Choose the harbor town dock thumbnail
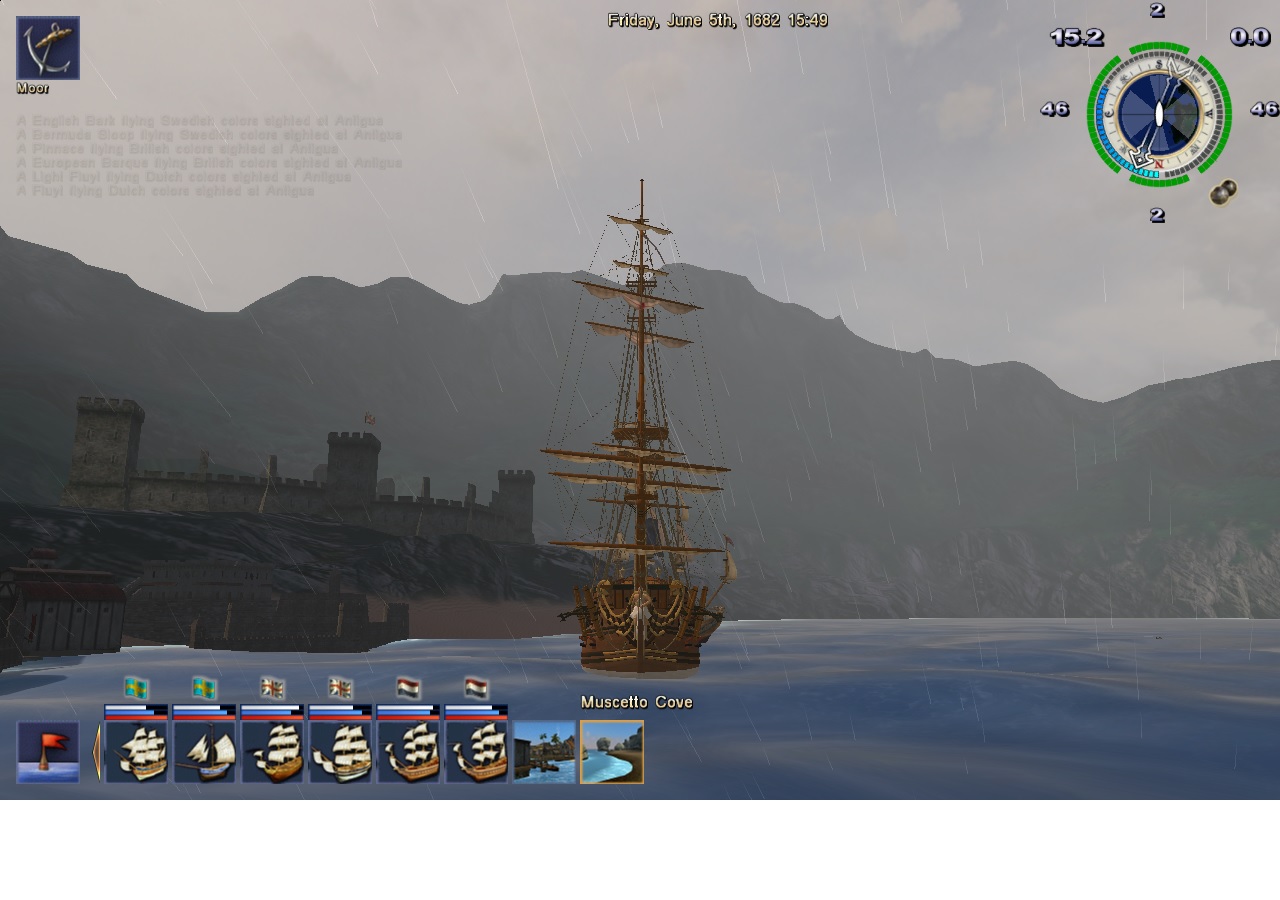Screen dimensions: 1280x900 pos(544,752)
